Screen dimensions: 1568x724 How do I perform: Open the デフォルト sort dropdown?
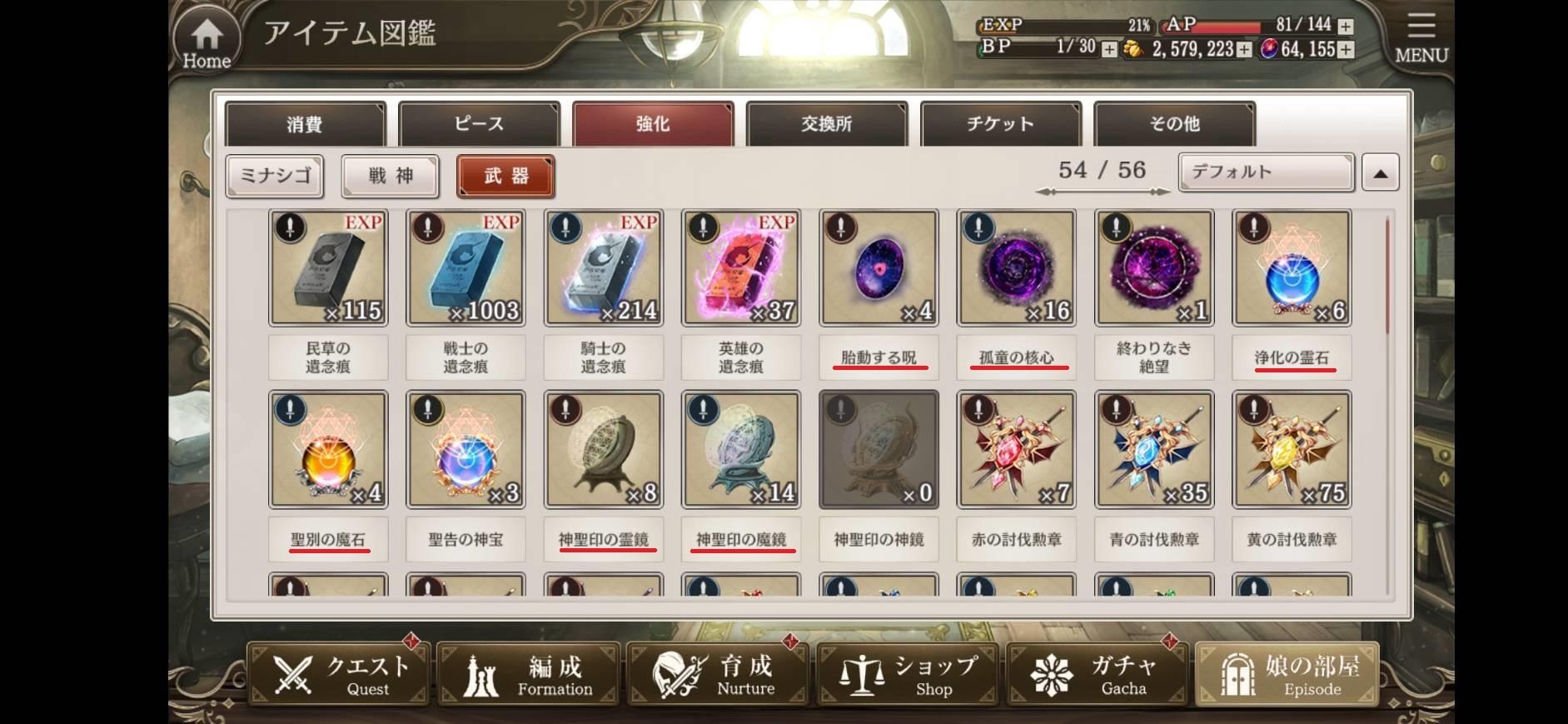point(1265,172)
